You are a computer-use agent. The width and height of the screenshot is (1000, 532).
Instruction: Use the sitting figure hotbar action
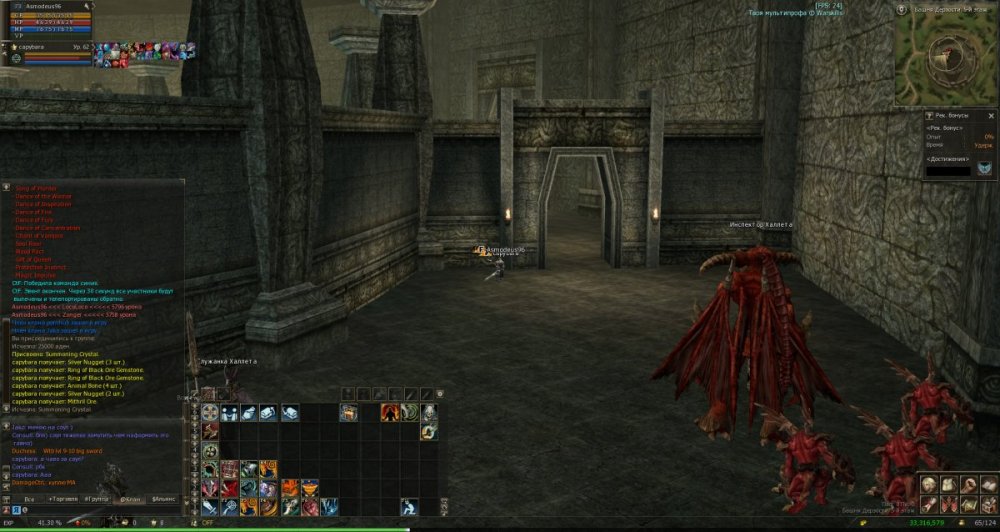[x=409, y=506]
